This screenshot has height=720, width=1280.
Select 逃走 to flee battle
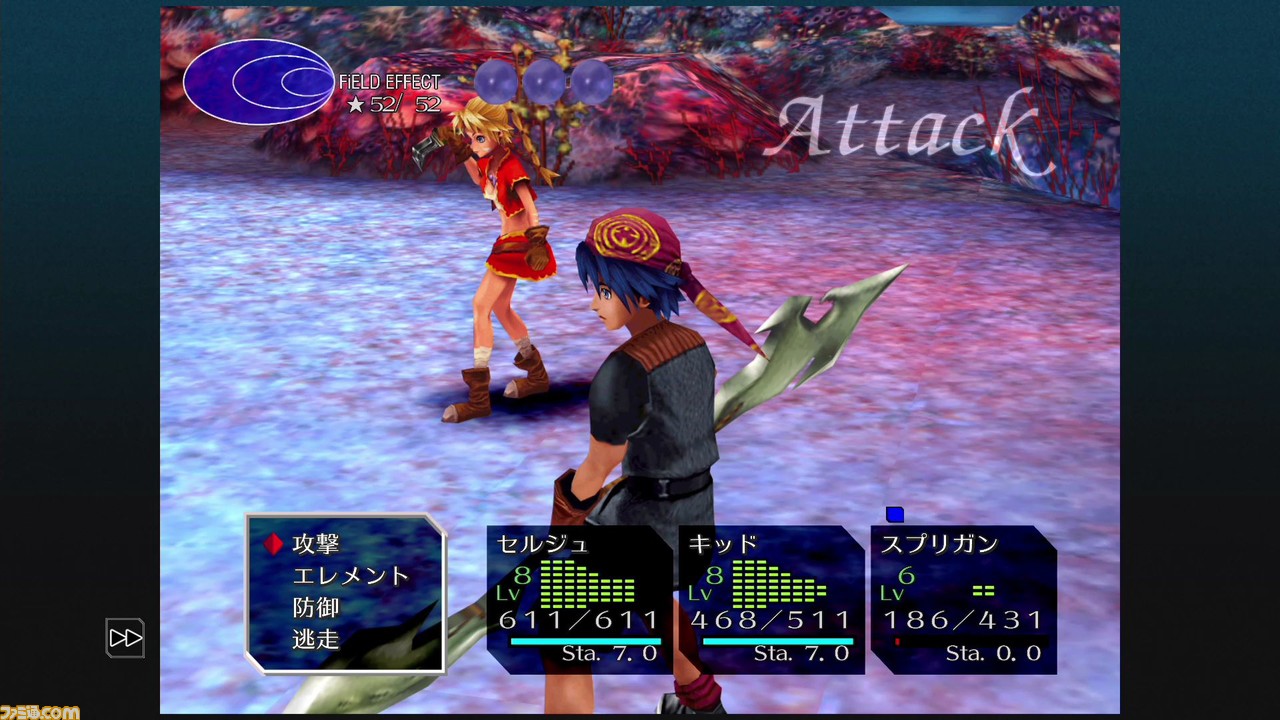pyautogui.click(x=316, y=639)
